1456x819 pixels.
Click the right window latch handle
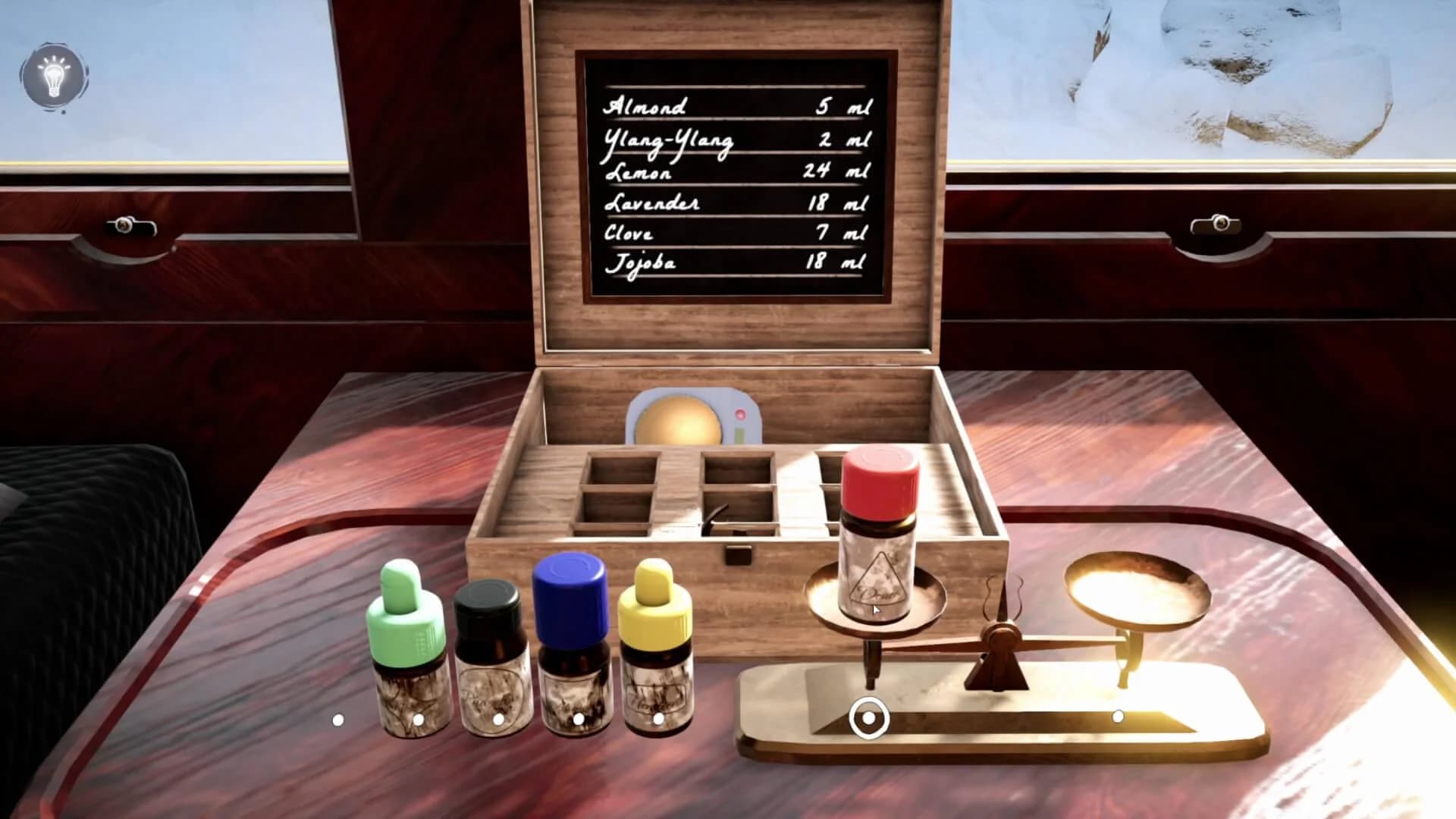click(1221, 224)
